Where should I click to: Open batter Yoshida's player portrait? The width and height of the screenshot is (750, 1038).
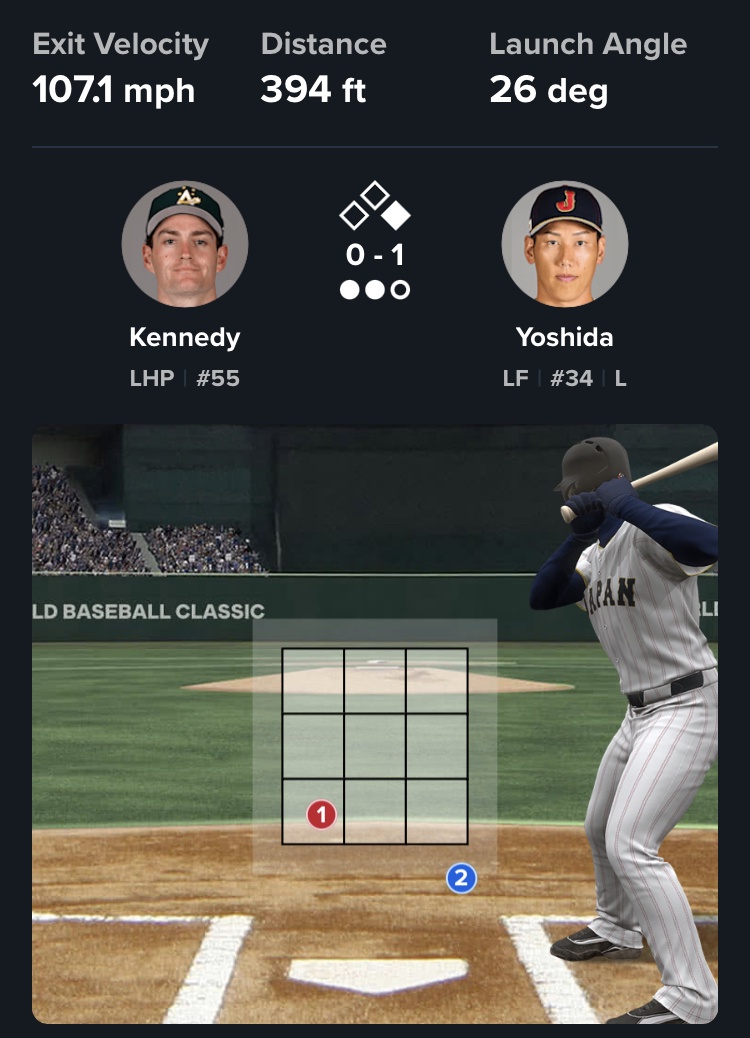[564, 243]
